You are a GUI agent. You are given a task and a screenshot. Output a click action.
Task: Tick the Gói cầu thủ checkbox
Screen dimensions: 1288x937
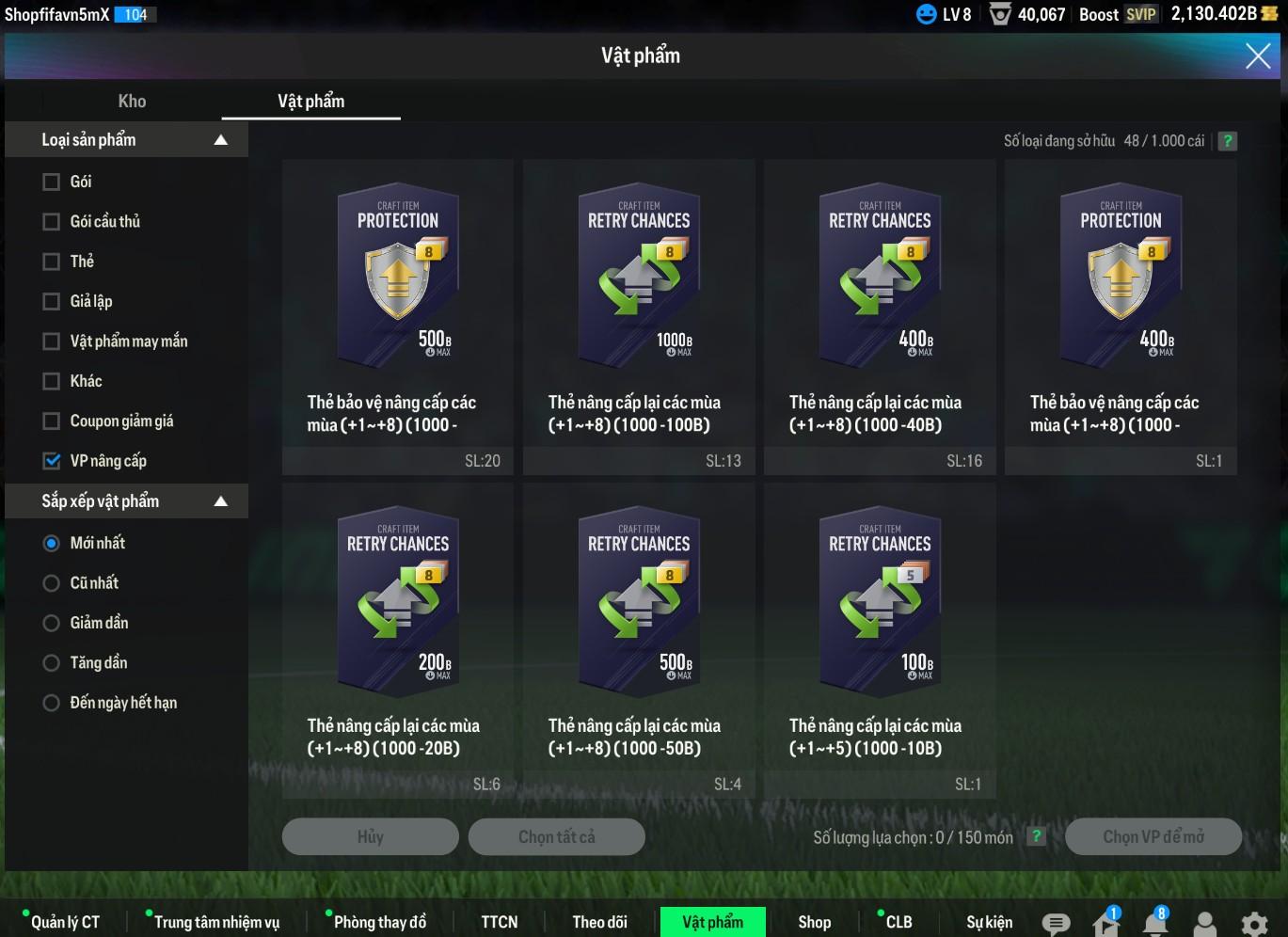[52, 222]
